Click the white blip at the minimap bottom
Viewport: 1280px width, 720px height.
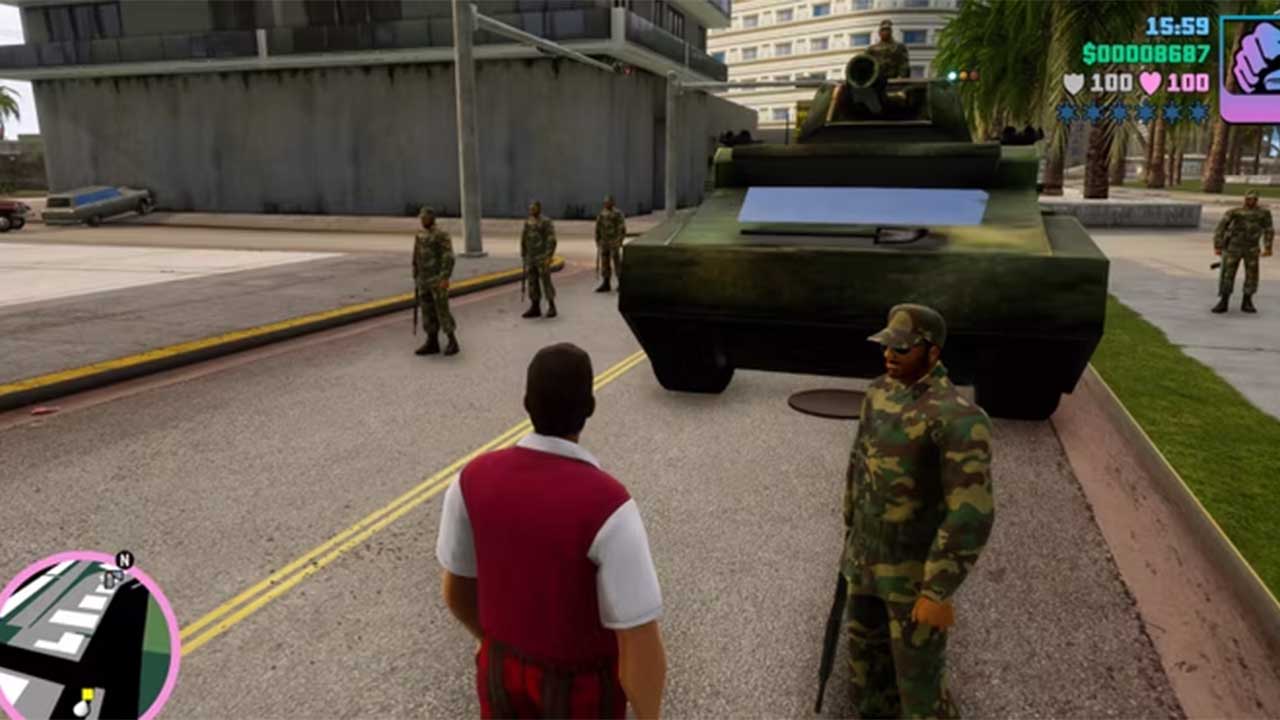81,708
